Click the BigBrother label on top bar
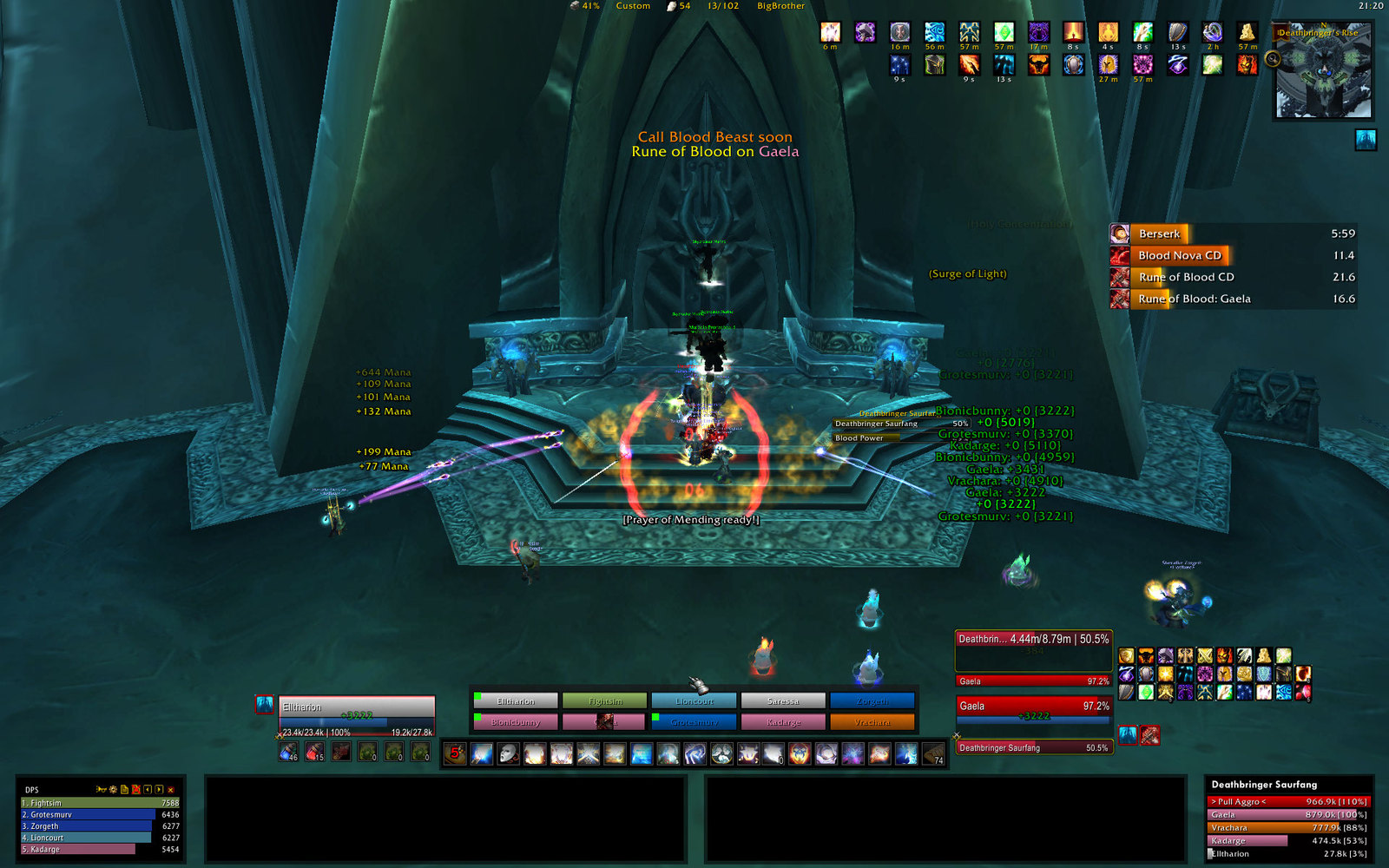 click(x=780, y=6)
